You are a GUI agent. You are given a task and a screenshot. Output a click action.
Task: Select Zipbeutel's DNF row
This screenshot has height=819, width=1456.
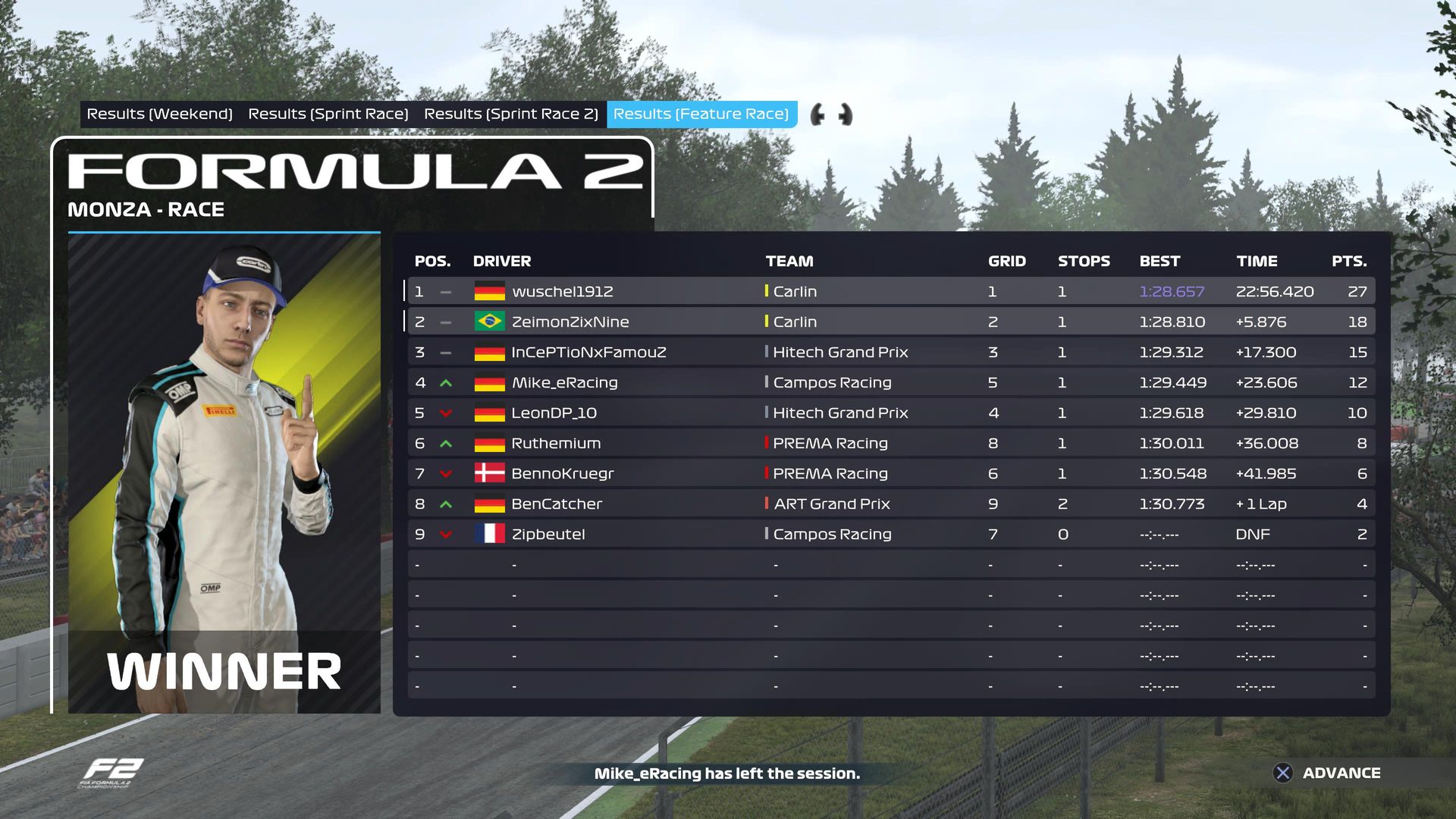pyautogui.click(x=890, y=534)
